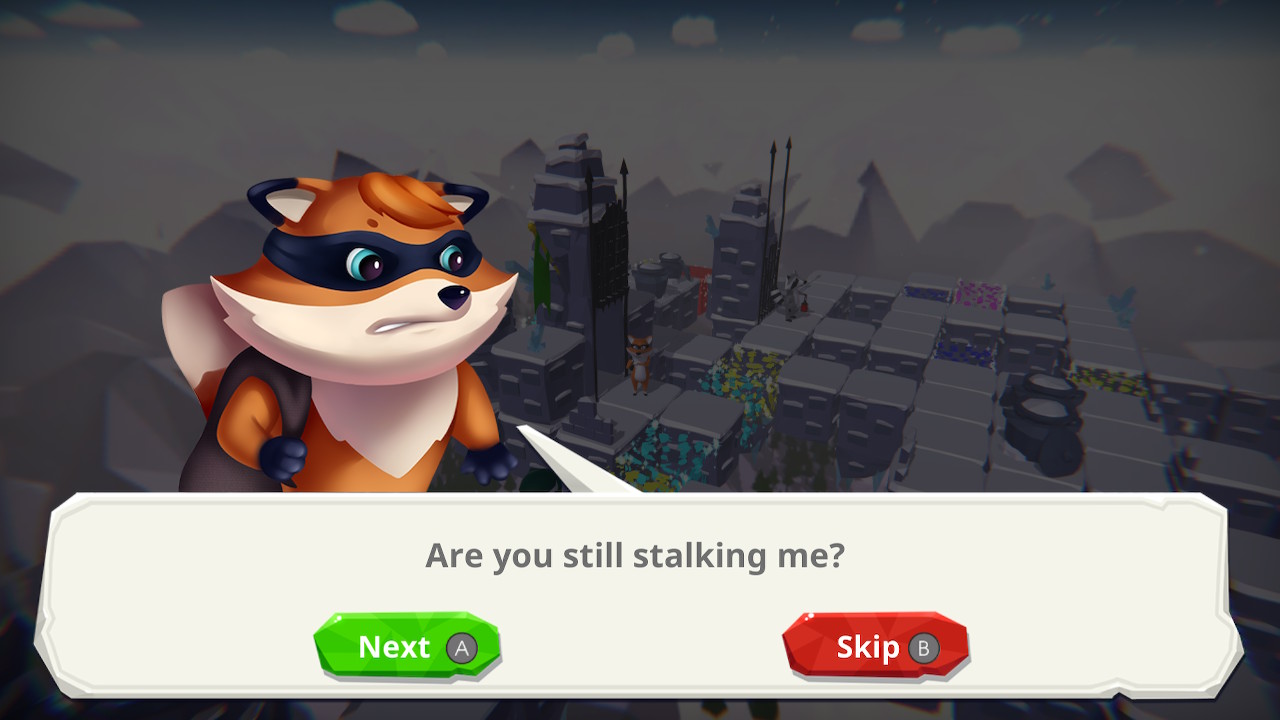The width and height of the screenshot is (1280, 720).
Task: Click the small fox standing on the platform
Action: [639, 362]
